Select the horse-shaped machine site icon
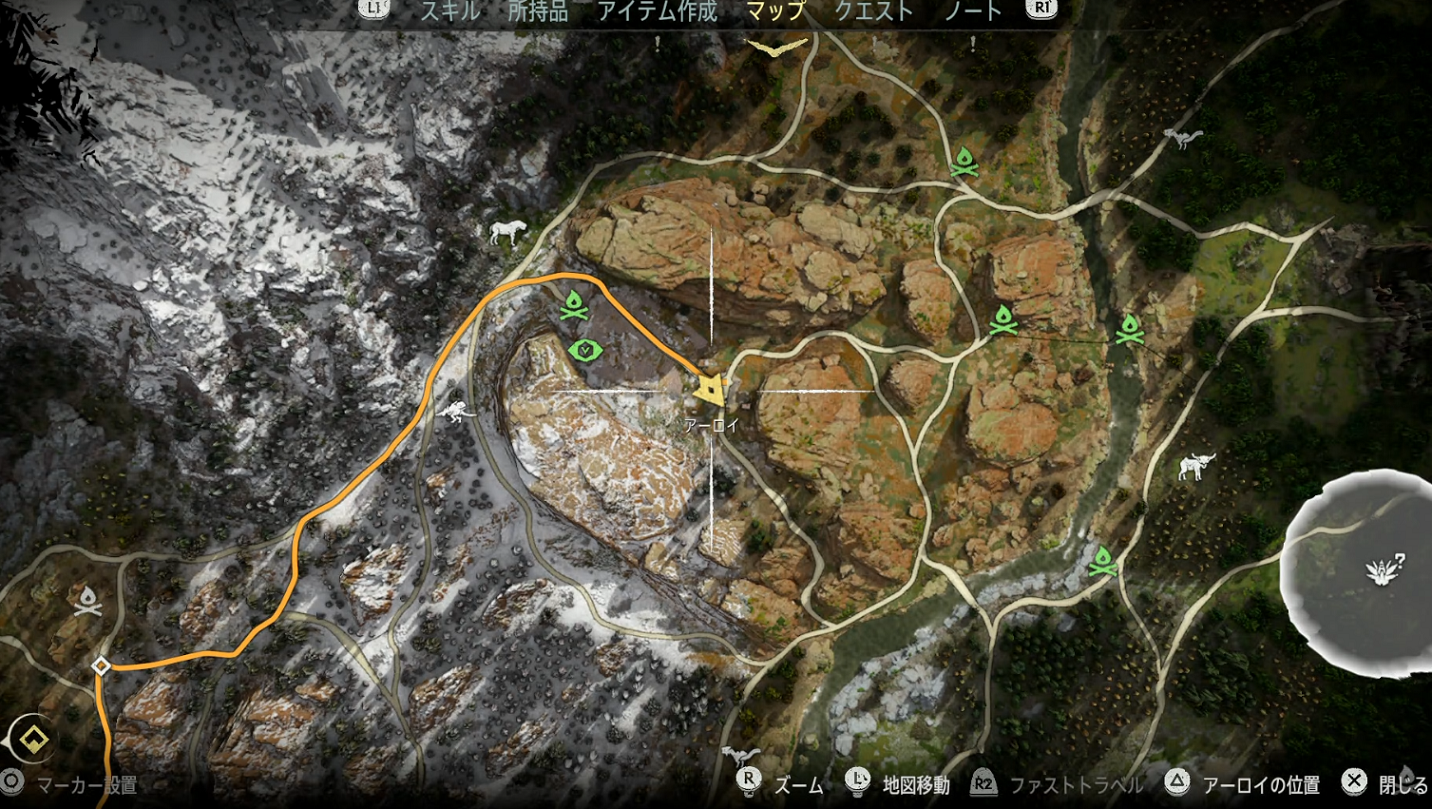This screenshot has width=1432, height=809. [508, 233]
